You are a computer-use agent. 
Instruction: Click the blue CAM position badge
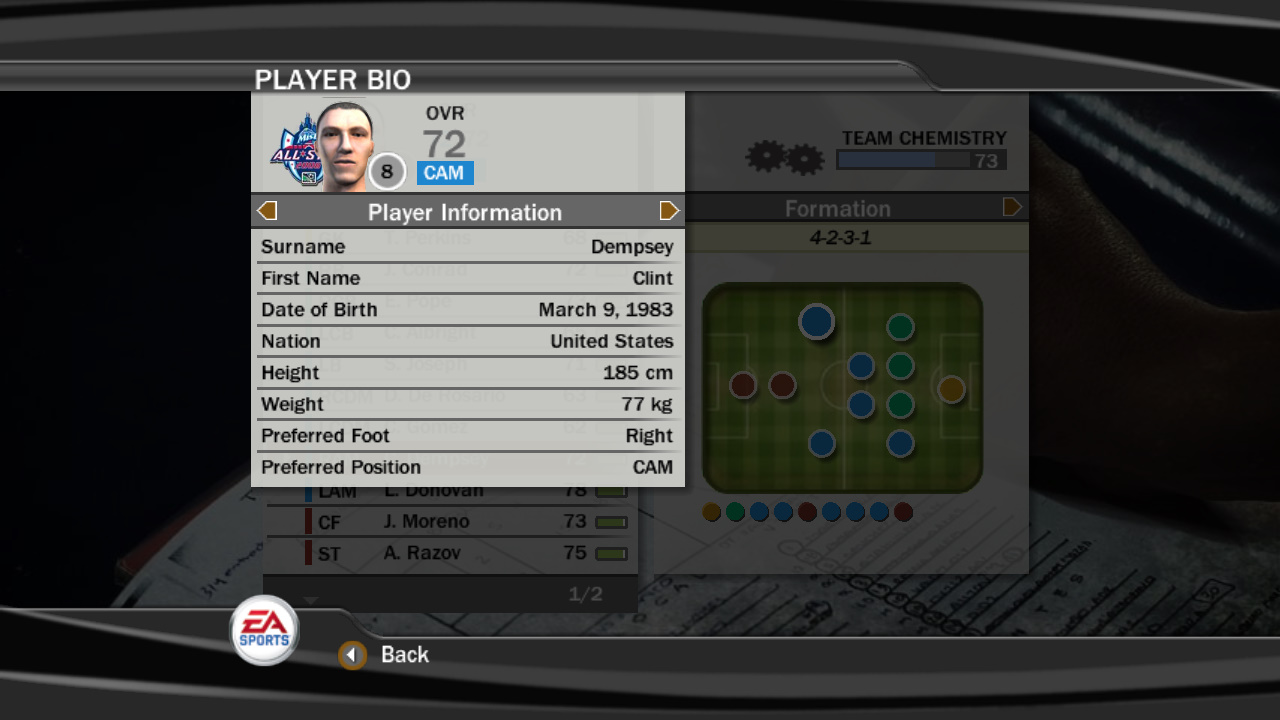coord(444,173)
